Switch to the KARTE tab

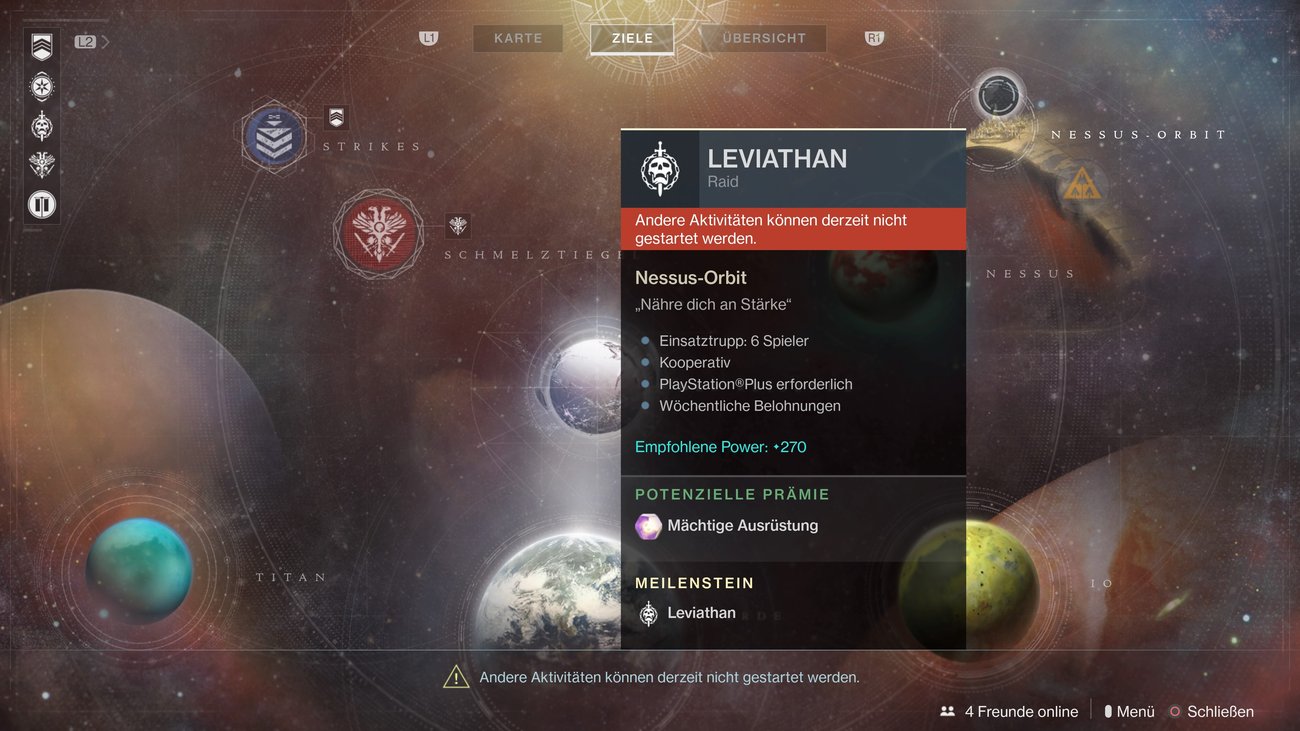(517, 38)
